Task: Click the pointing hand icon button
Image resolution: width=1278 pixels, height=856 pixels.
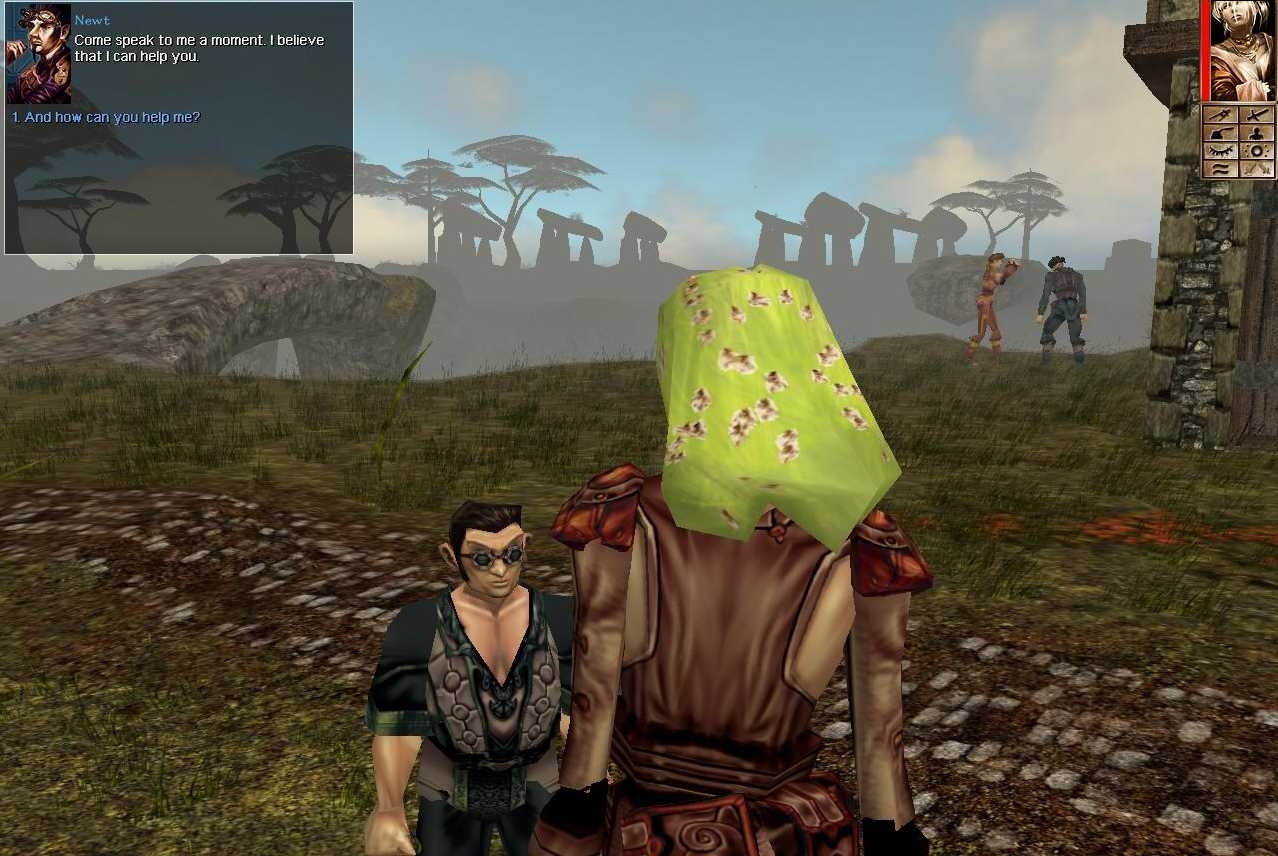Action: pos(1221,133)
